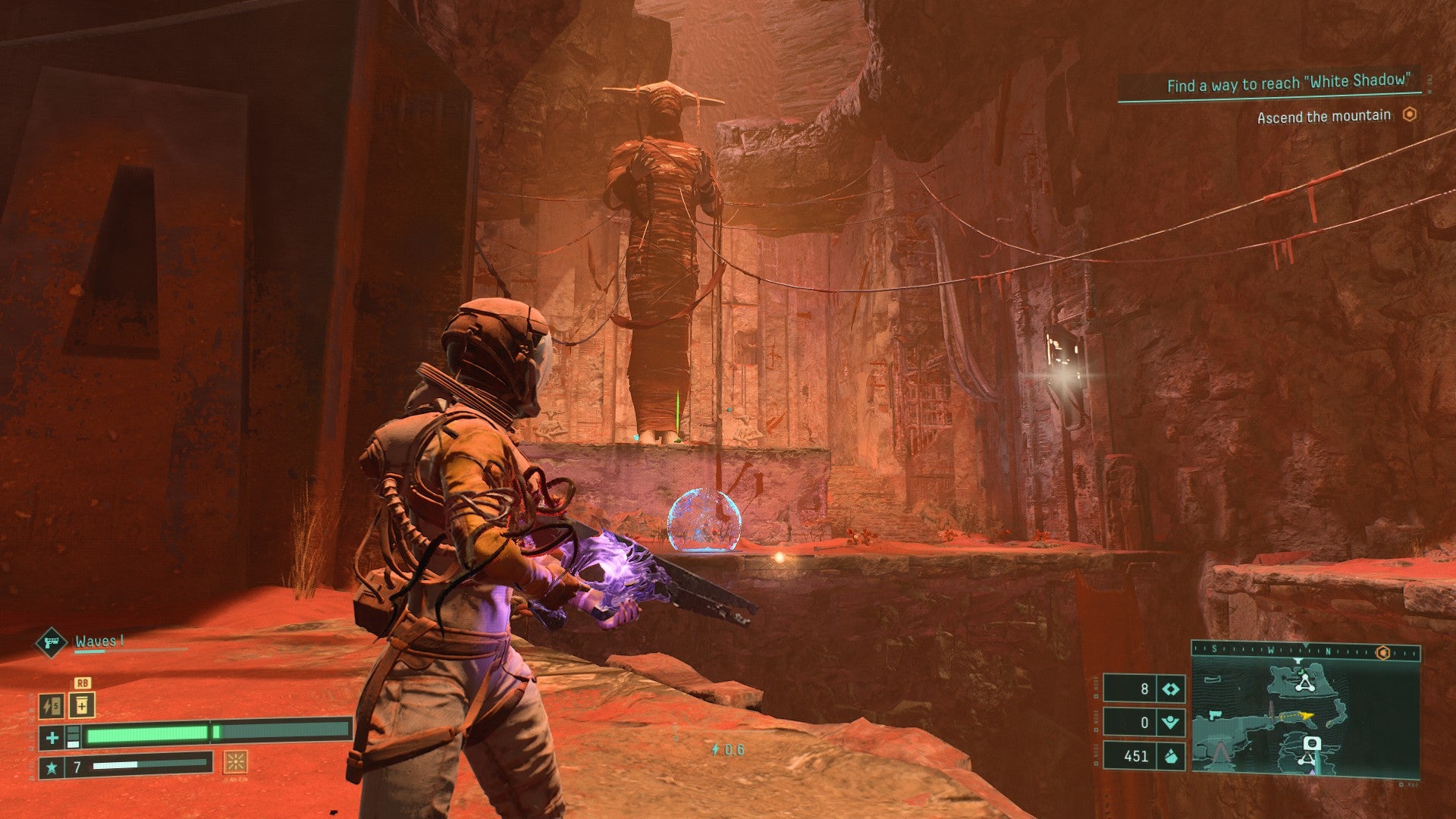This screenshot has width=1456, height=819.
Task: Click the twin-diamond resource icon
Action: pyautogui.click(x=1171, y=689)
